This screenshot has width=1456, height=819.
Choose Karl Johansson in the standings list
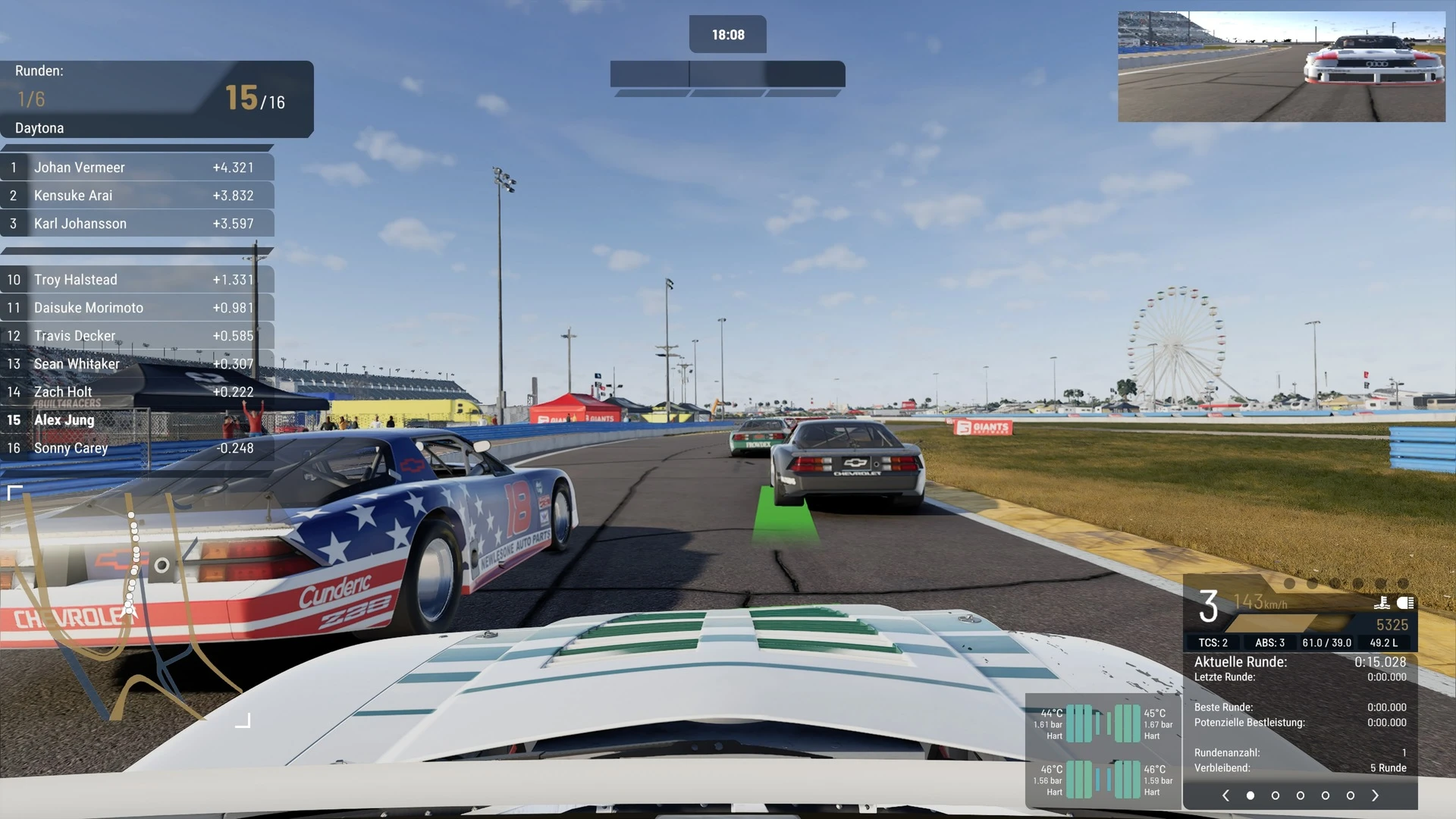coord(136,224)
